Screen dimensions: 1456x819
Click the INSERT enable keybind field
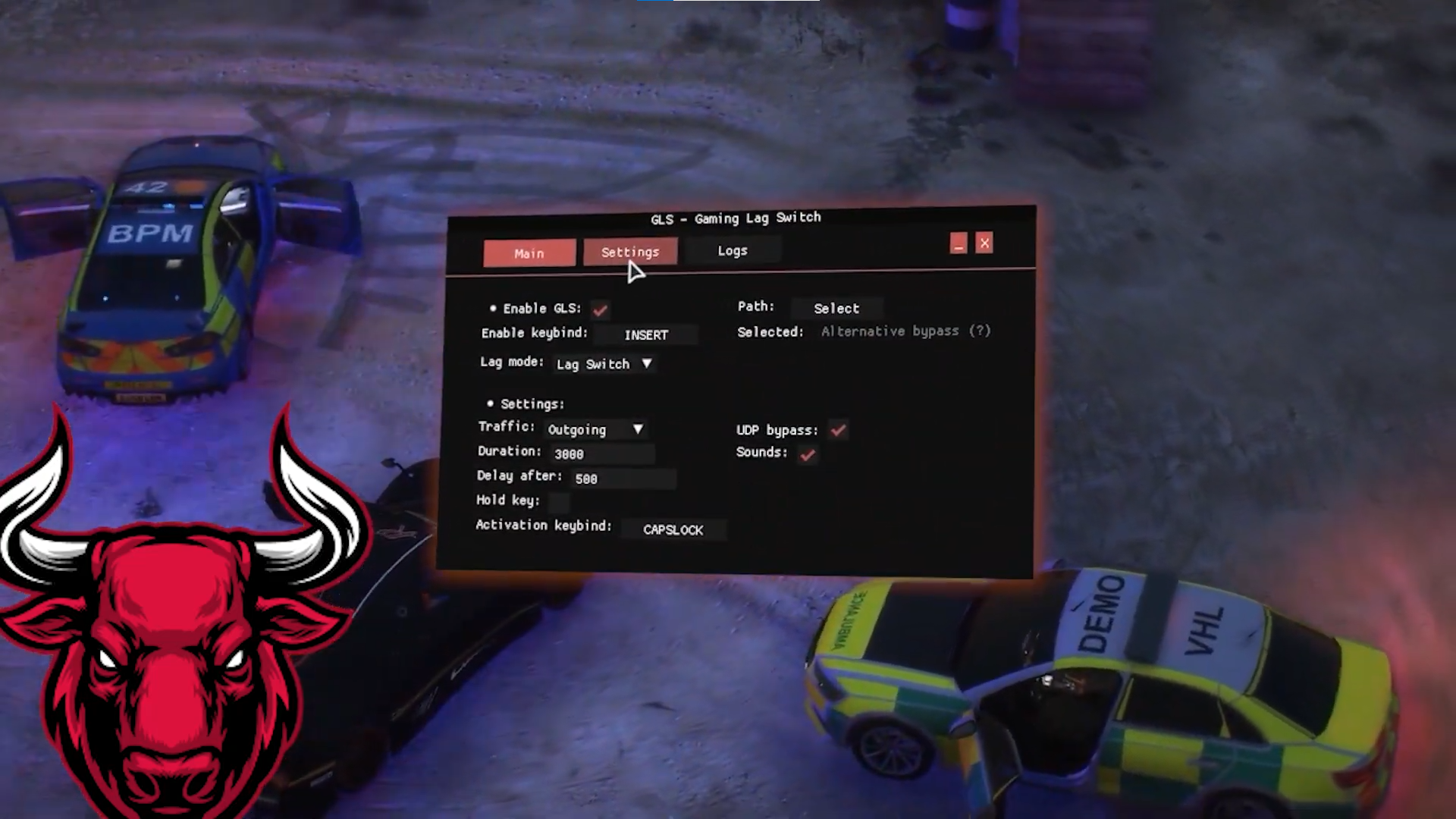pyautogui.click(x=646, y=334)
